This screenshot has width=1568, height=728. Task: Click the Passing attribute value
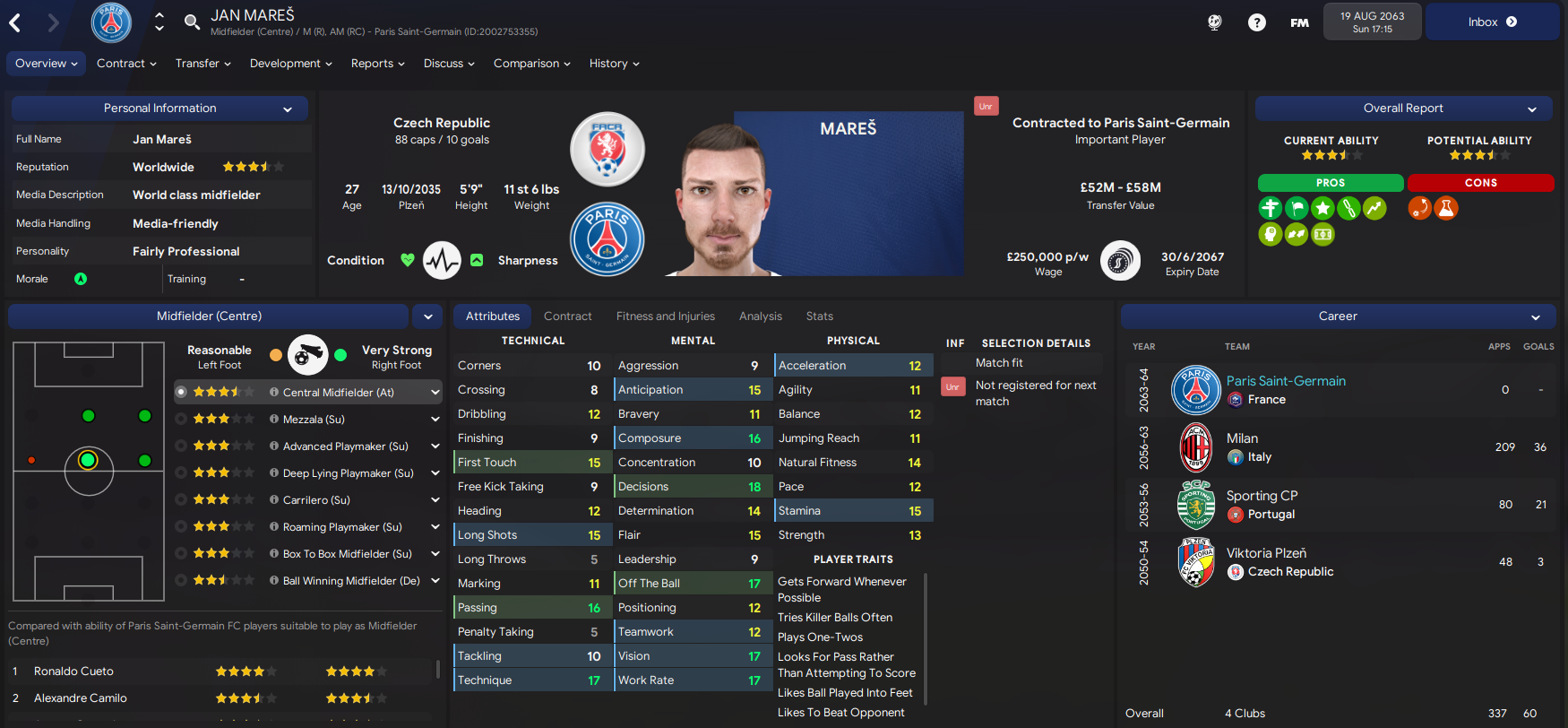[594, 607]
